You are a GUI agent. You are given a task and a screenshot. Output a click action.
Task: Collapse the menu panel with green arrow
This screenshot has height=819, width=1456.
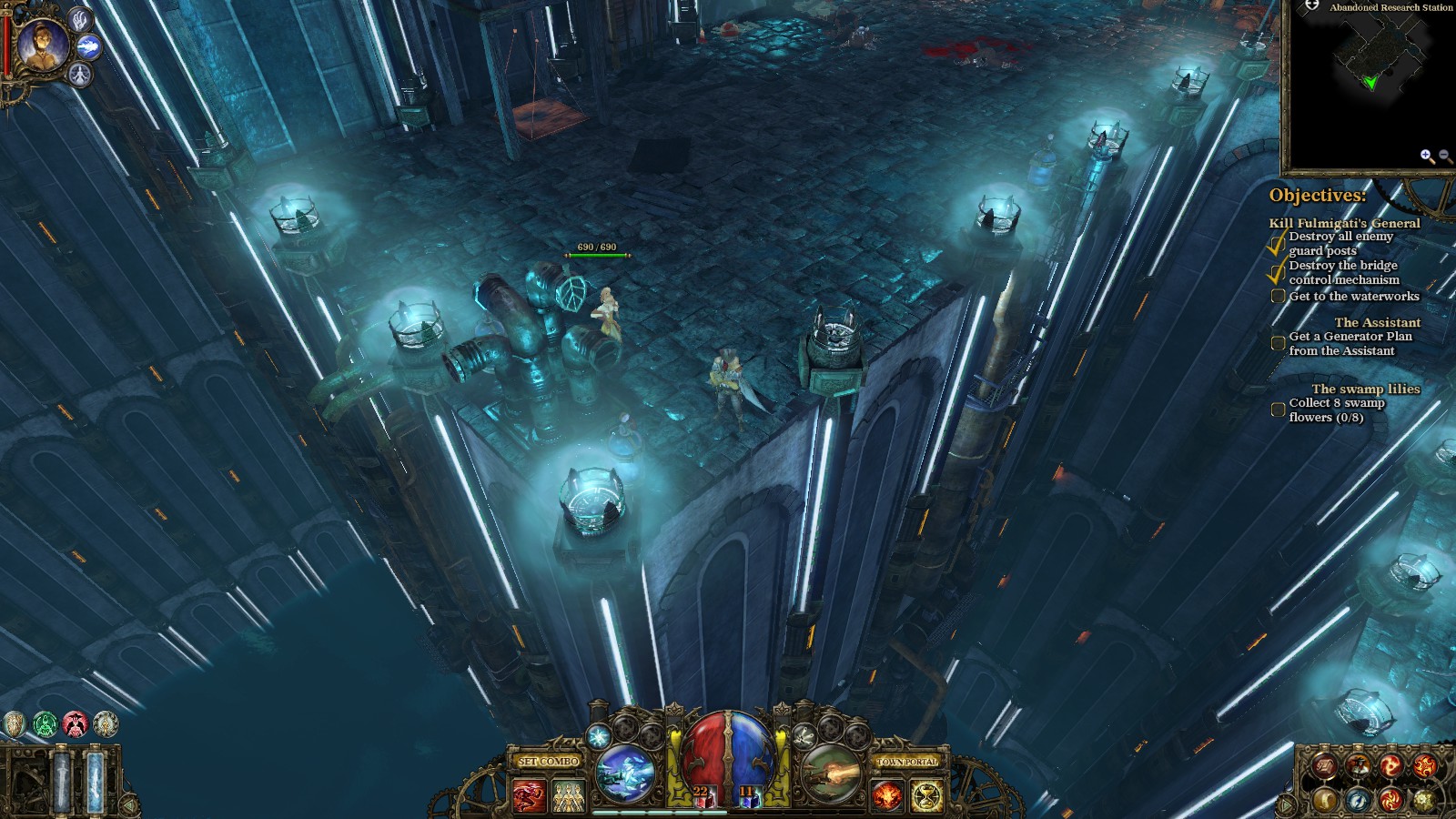click(1285, 804)
